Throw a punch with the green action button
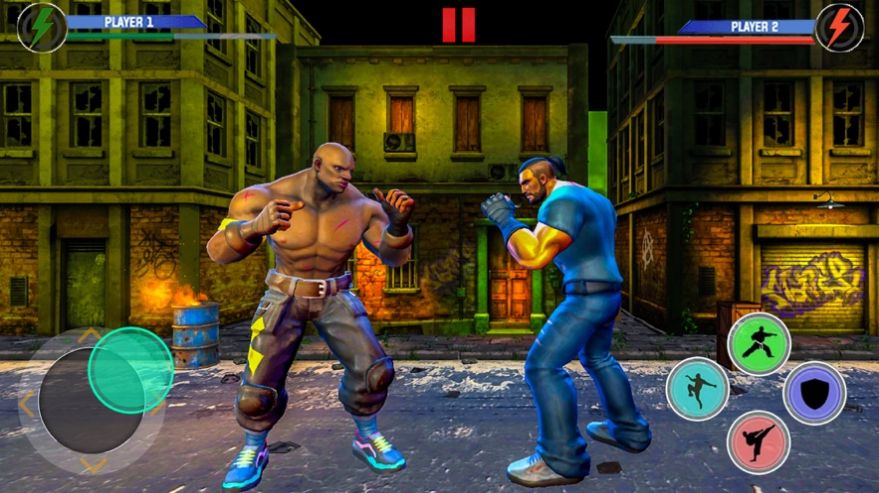 pyautogui.click(x=759, y=344)
